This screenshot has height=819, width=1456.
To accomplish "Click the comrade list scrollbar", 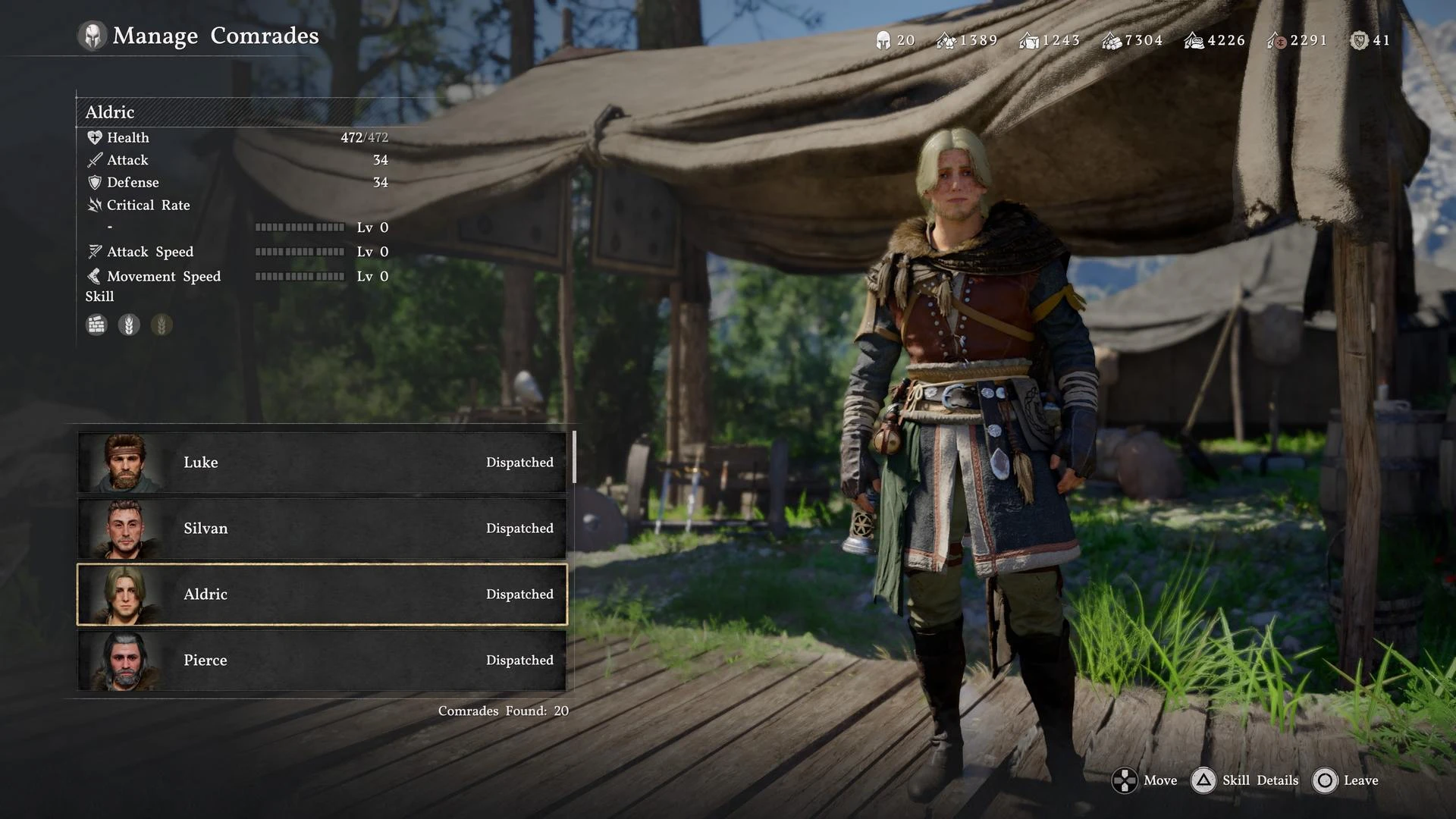I will (x=574, y=457).
